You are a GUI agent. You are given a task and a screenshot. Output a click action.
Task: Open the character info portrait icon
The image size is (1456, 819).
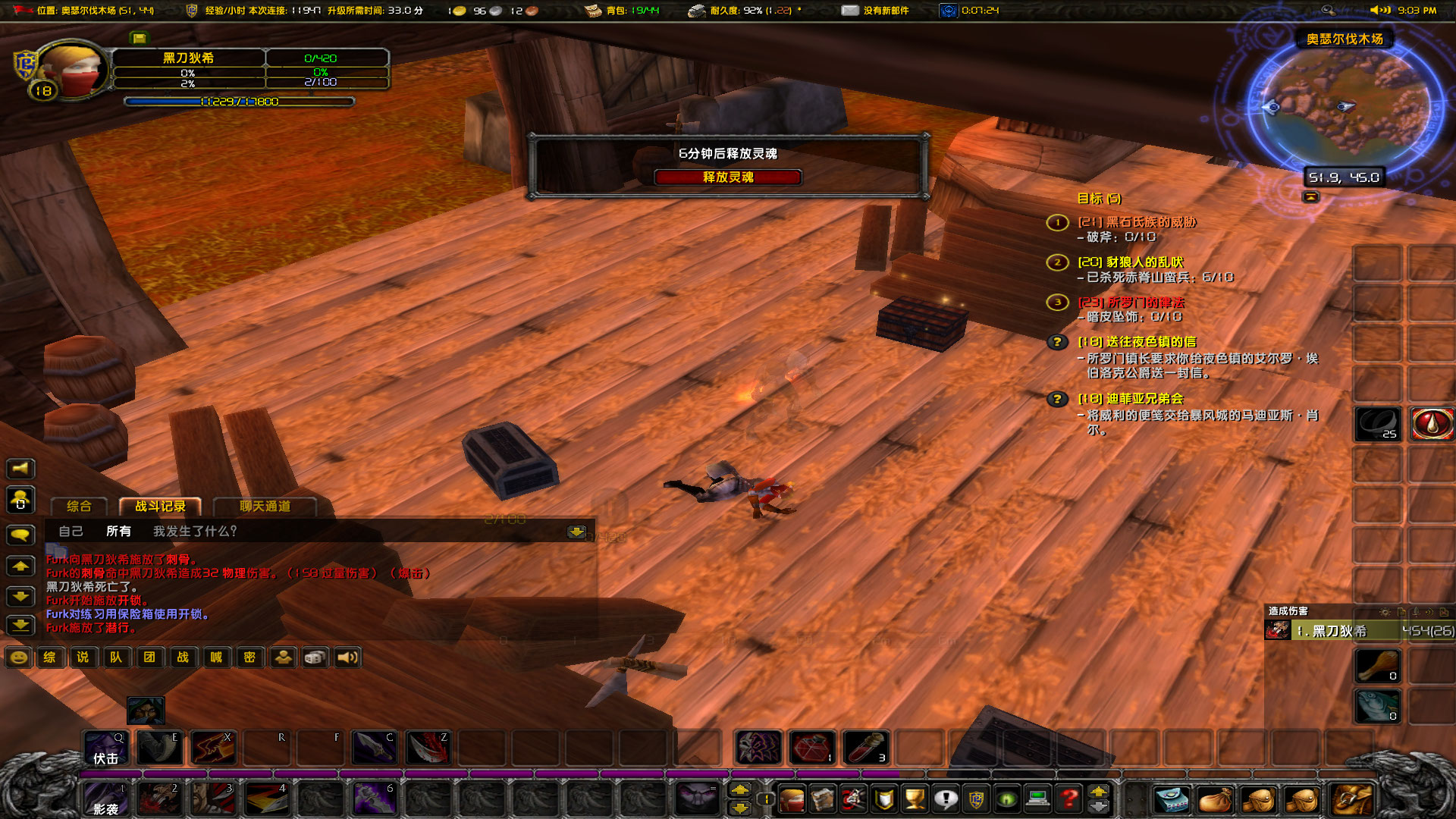click(792, 799)
